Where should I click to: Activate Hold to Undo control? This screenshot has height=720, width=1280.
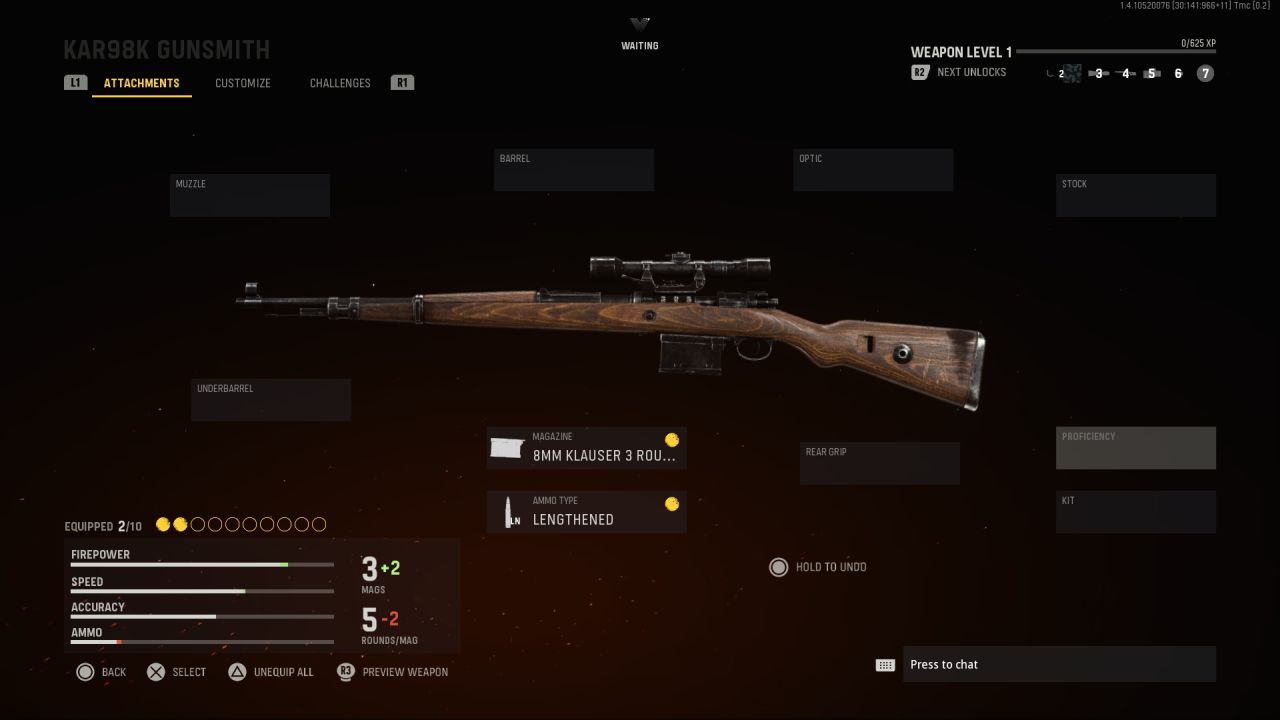click(818, 567)
